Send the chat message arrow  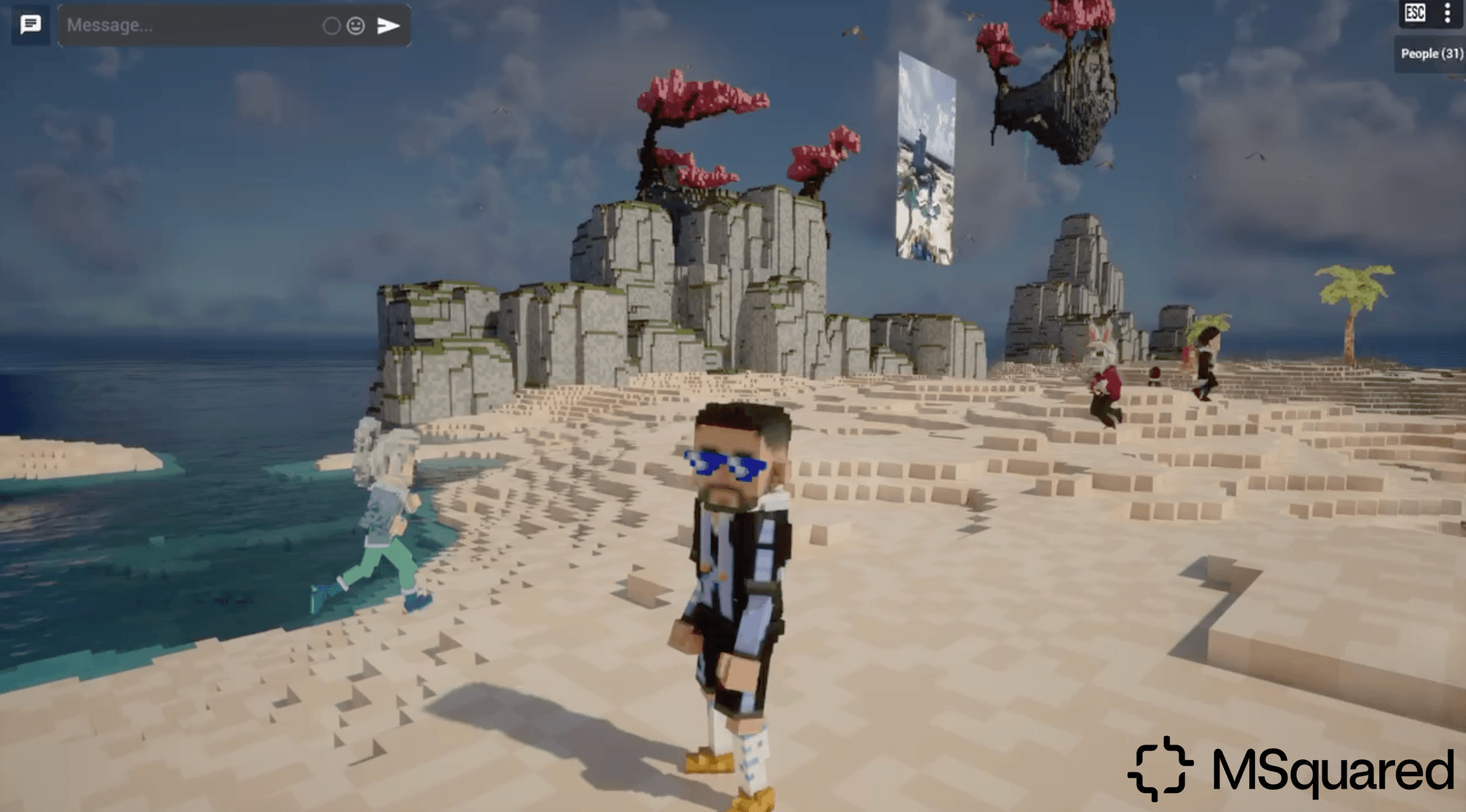point(388,26)
